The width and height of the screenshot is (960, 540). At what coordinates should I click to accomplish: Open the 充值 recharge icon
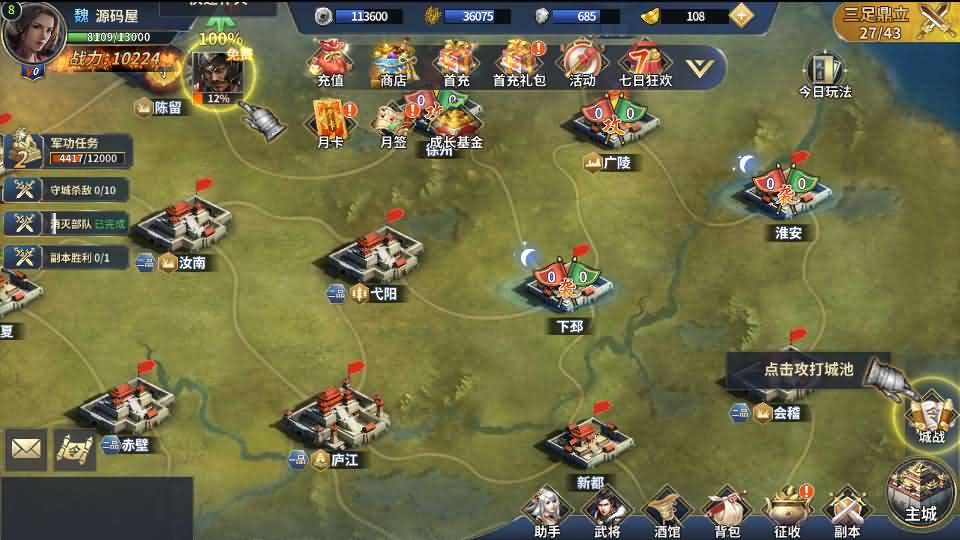pos(330,63)
